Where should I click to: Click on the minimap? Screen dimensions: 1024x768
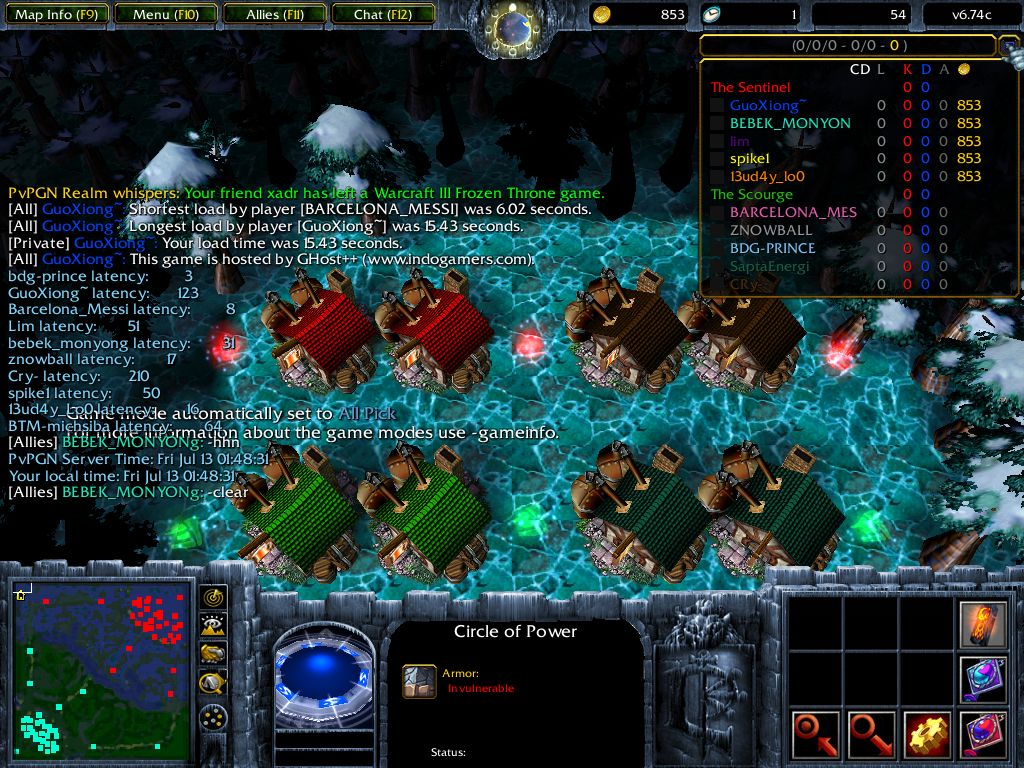103,670
